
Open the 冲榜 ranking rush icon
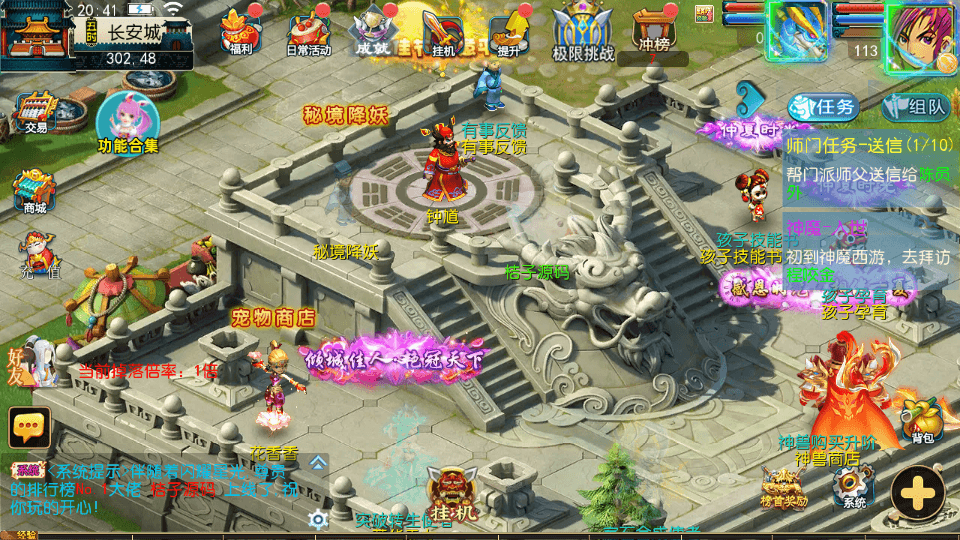(x=651, y=30)
